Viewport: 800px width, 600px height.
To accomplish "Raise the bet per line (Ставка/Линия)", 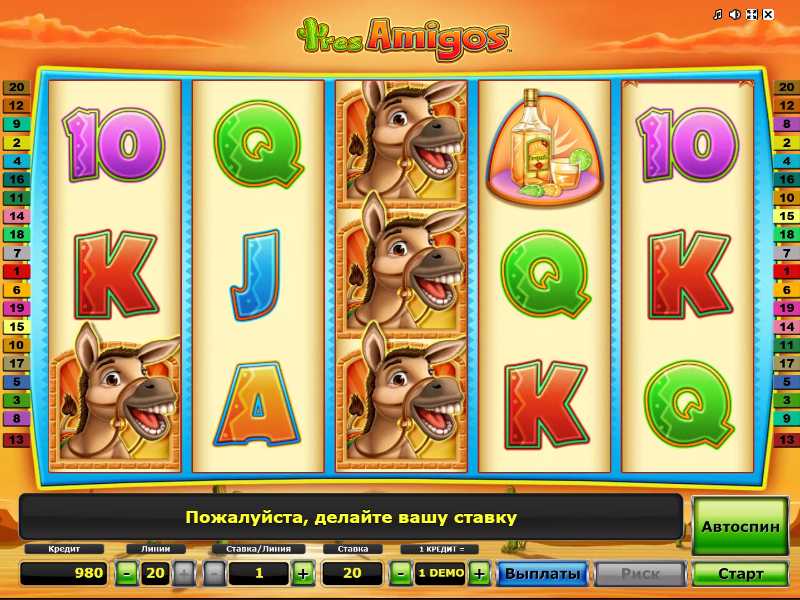I will (302, 573).
